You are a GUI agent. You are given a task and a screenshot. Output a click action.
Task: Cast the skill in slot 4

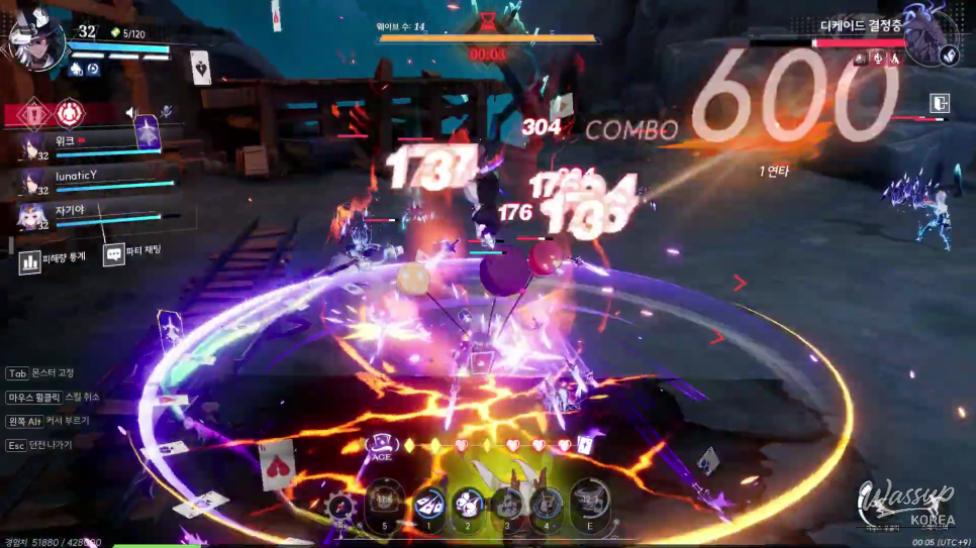click(546, 502)
